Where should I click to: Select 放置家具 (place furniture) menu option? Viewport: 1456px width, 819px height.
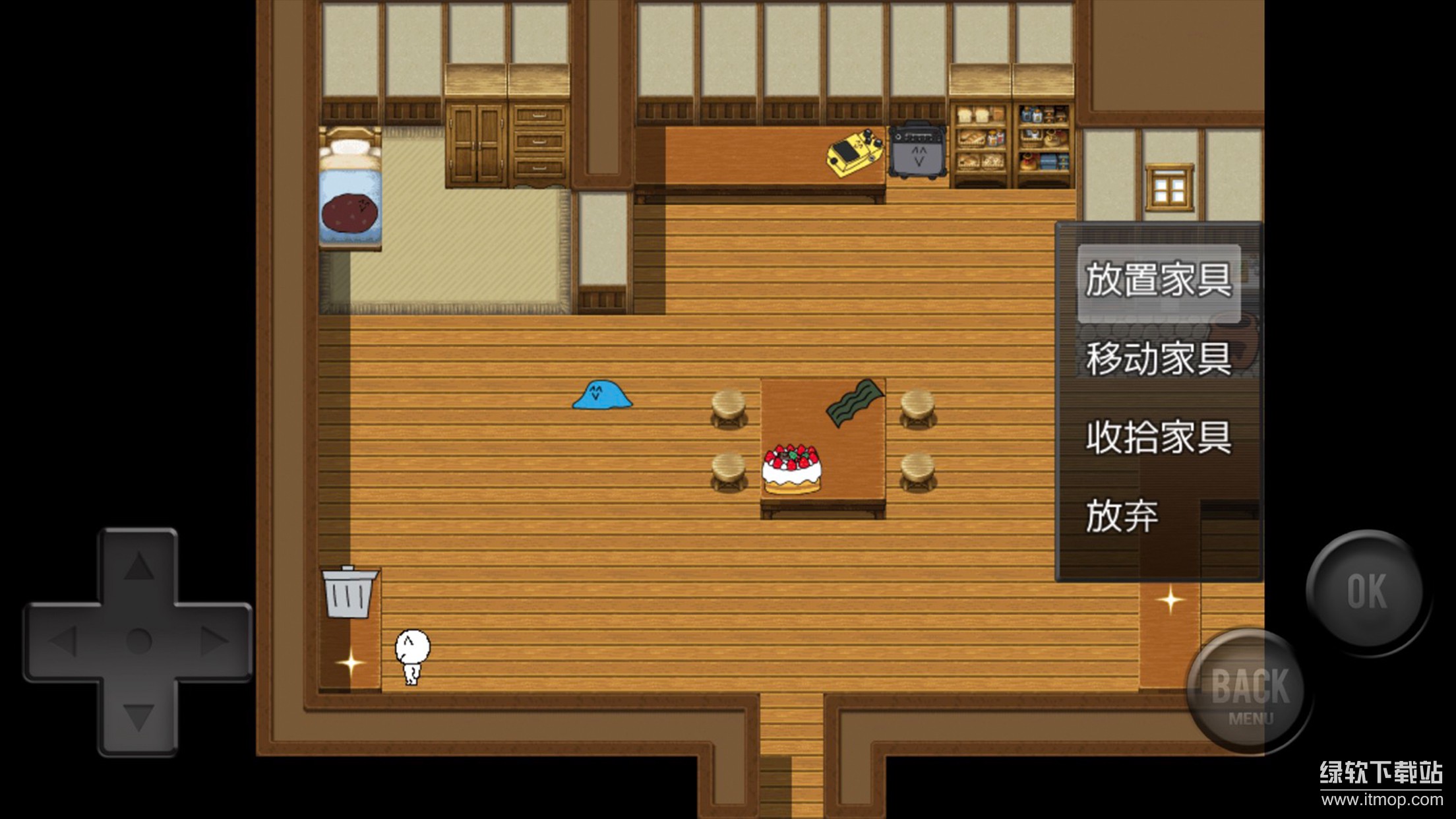(x=1159, y=281)
